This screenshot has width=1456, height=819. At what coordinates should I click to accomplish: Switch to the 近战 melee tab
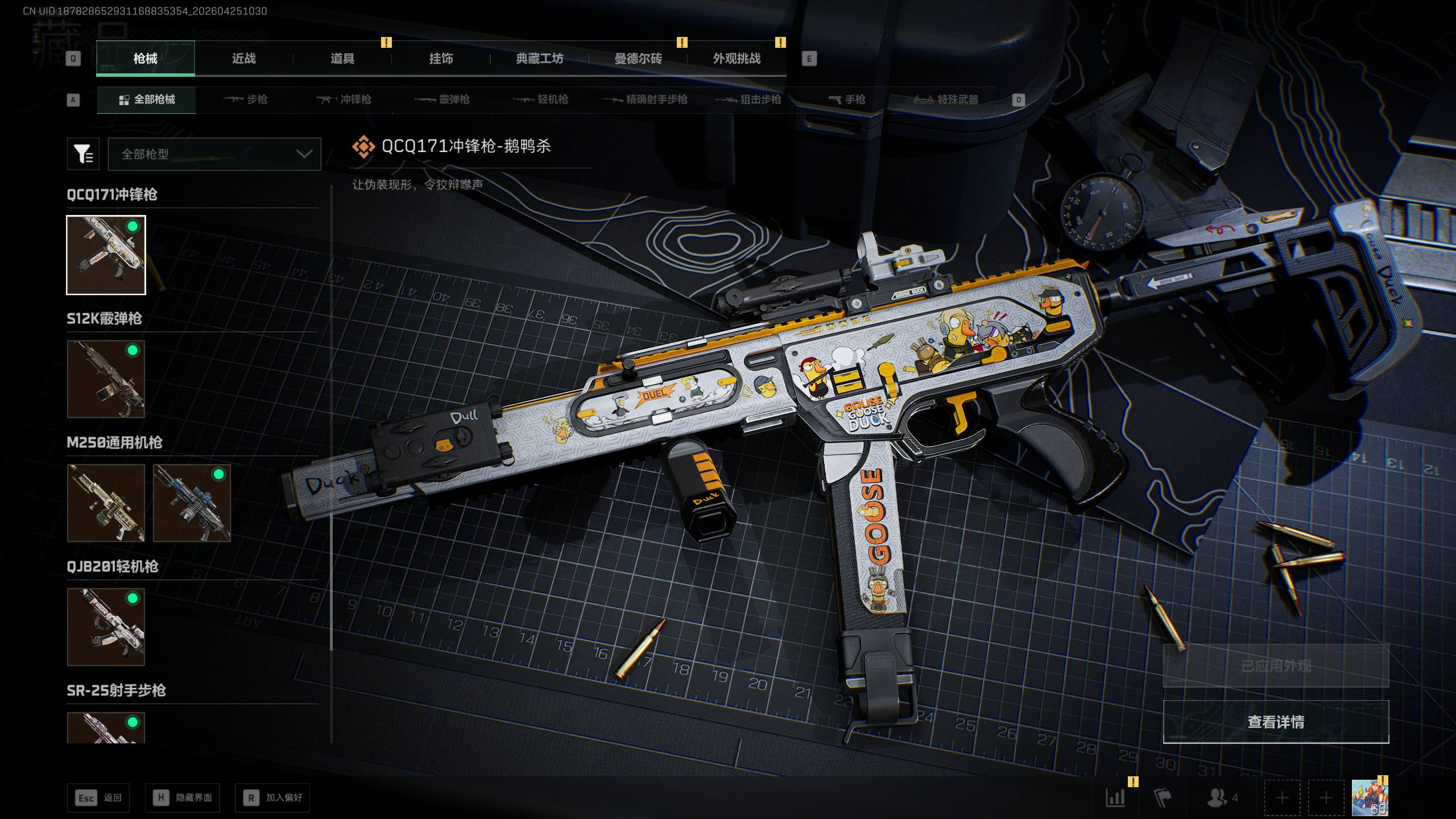(243, 59)
